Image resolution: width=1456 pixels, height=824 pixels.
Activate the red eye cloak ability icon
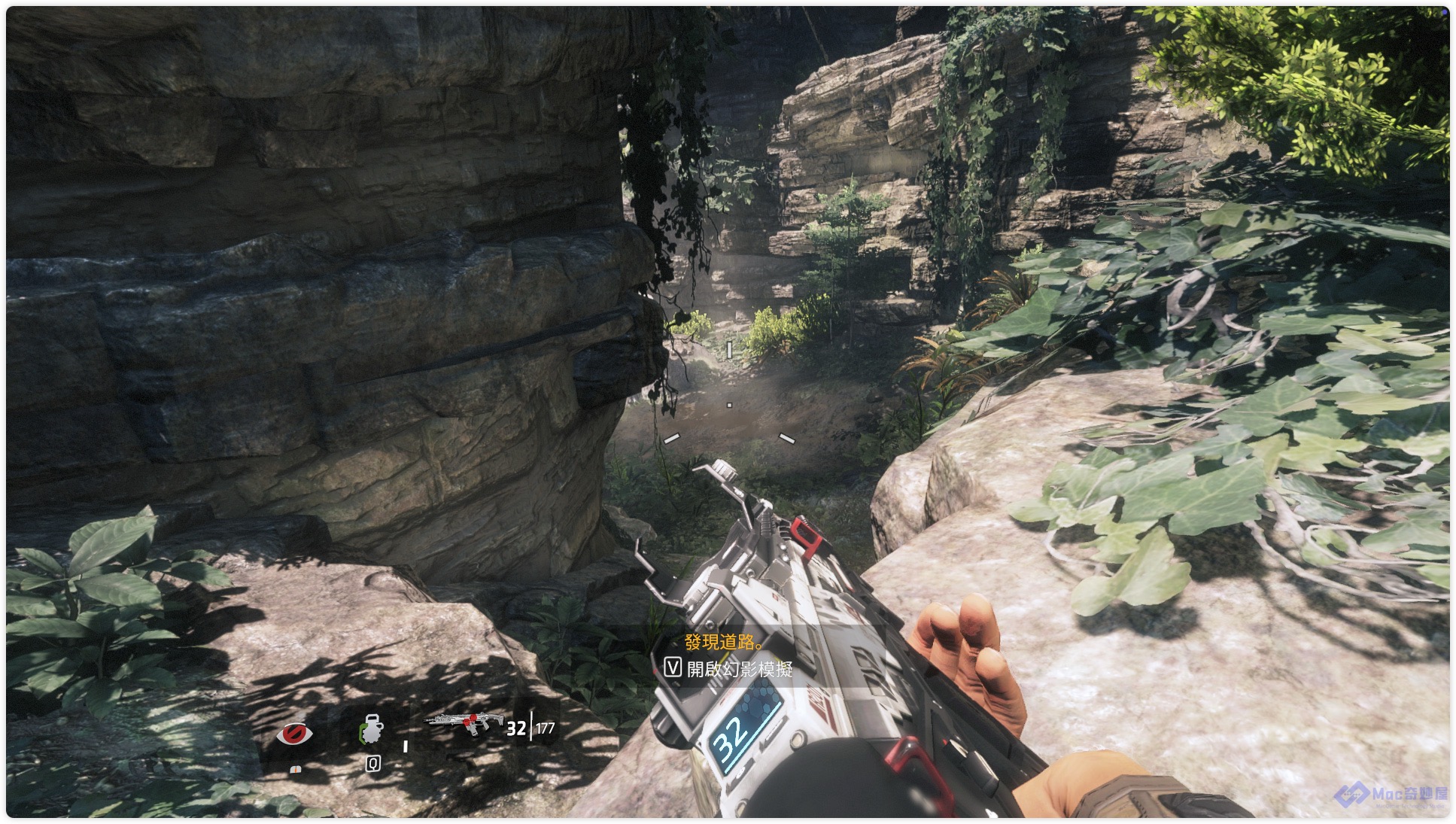[x=294, y=733]
